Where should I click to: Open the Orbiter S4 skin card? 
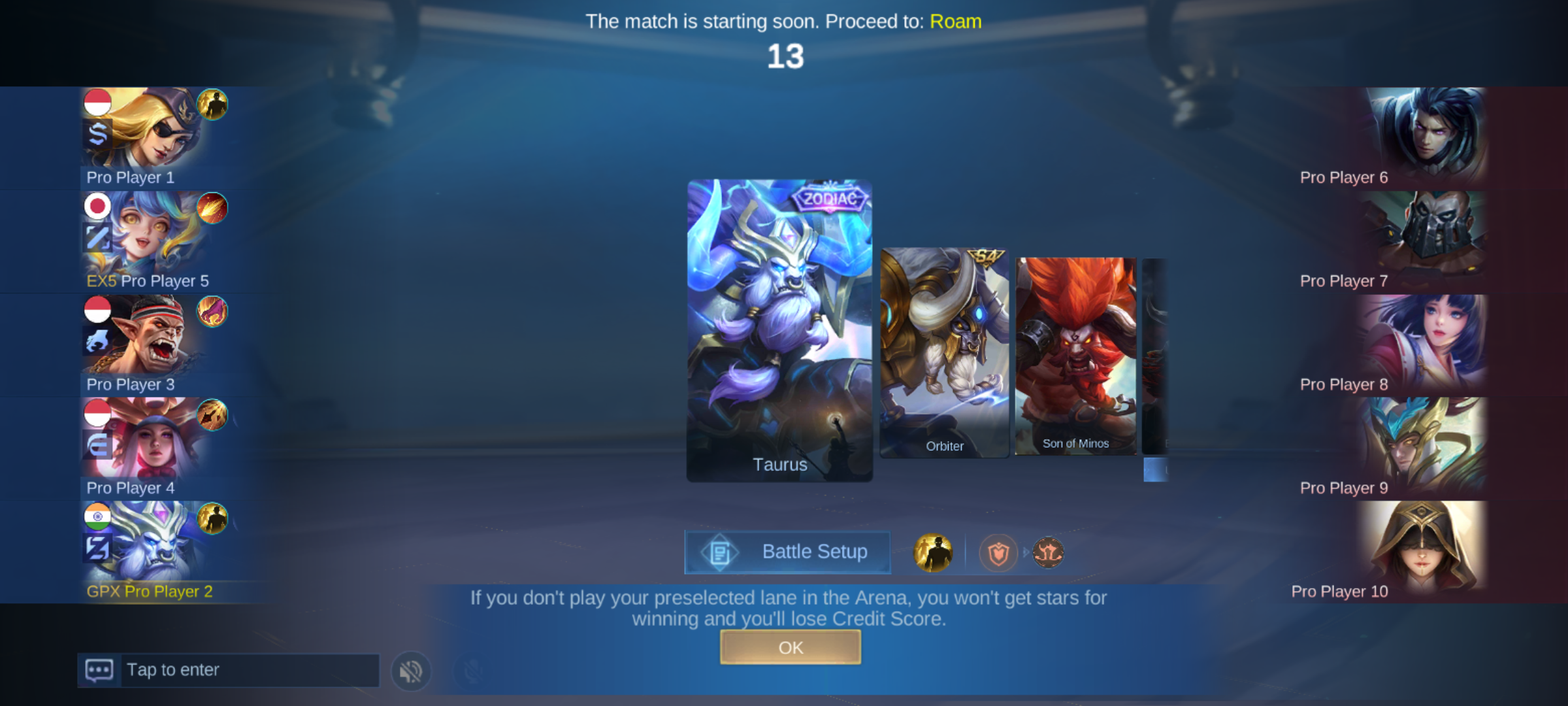(944, 353)
